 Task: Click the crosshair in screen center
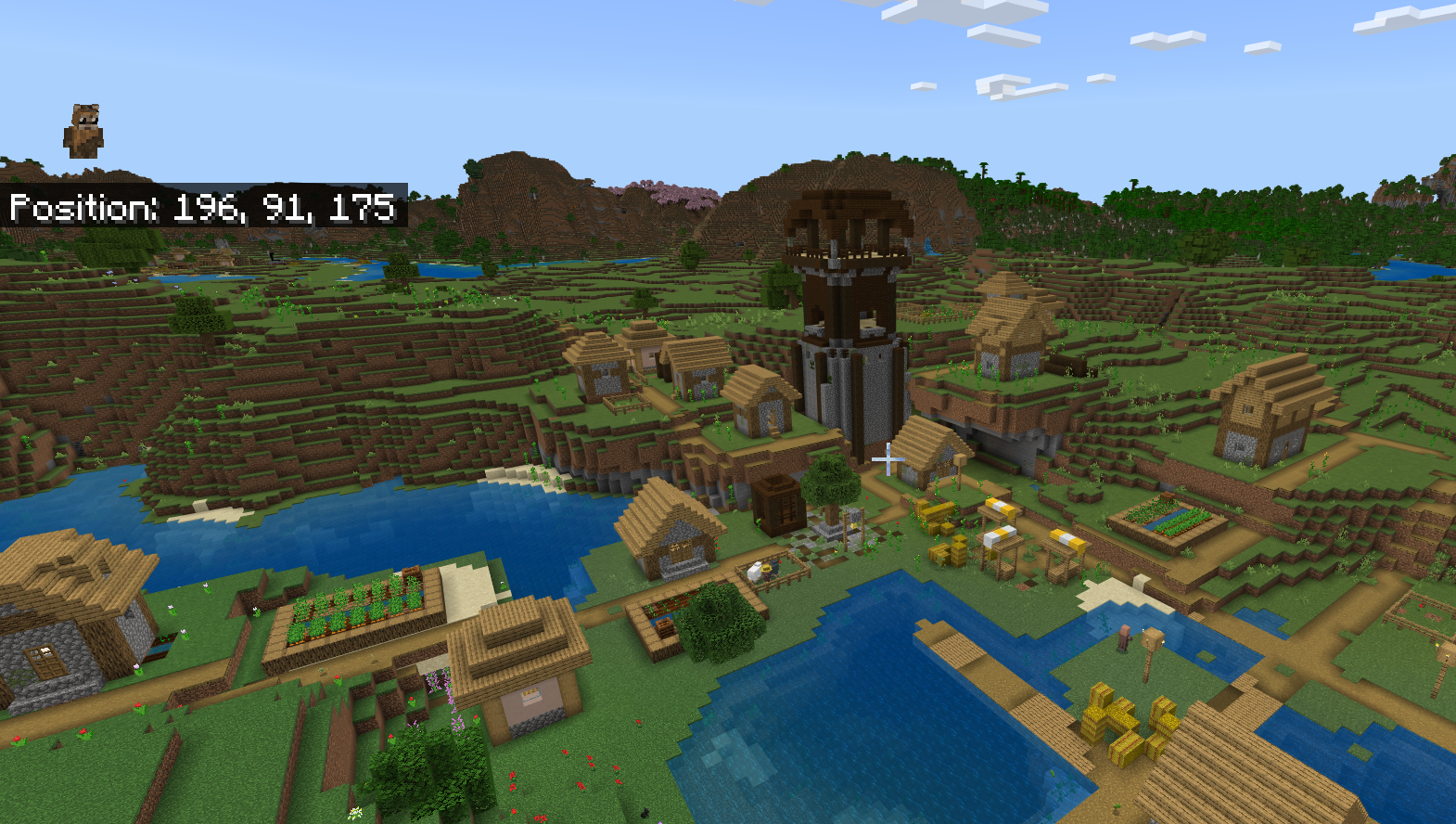click(888, 458)
